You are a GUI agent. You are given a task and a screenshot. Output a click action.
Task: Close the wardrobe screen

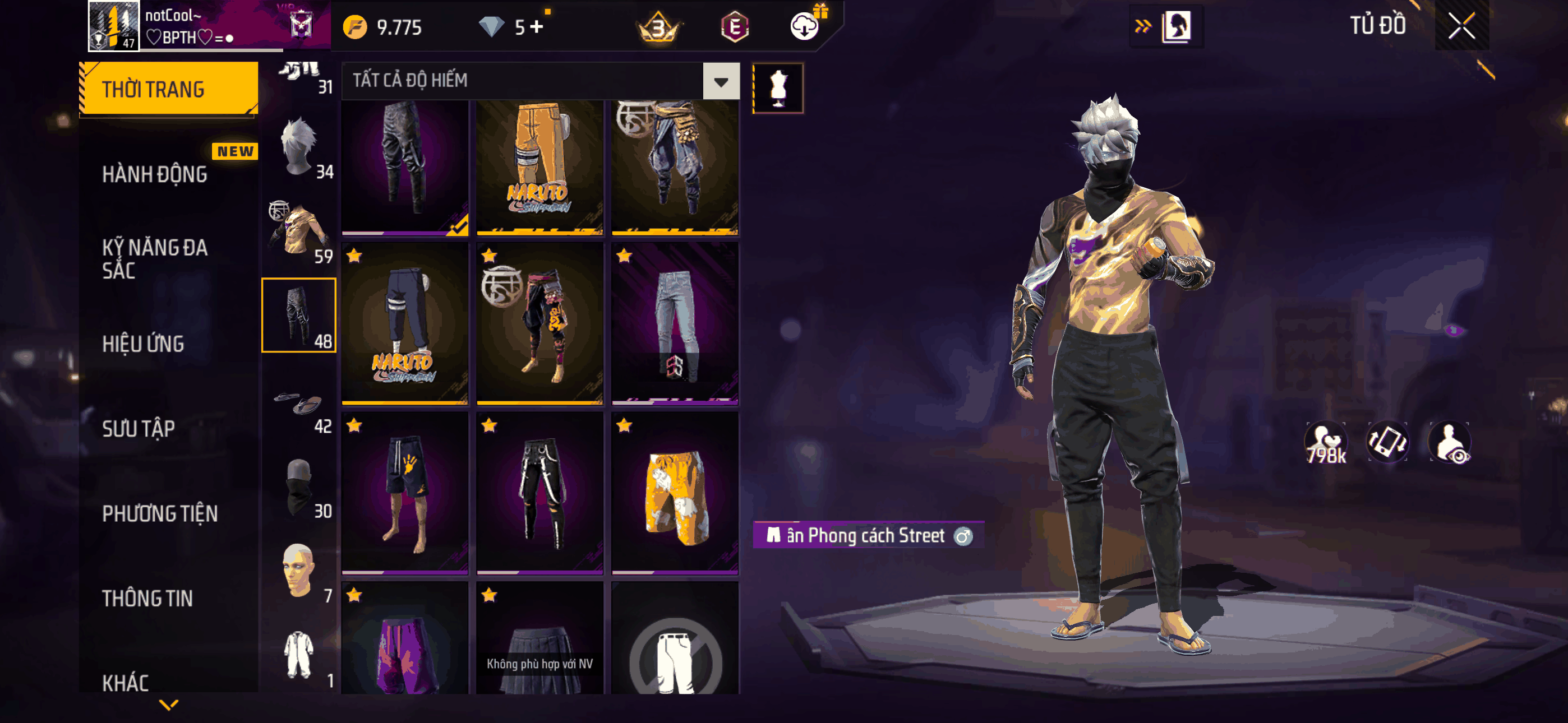(x=1461, y=26)
